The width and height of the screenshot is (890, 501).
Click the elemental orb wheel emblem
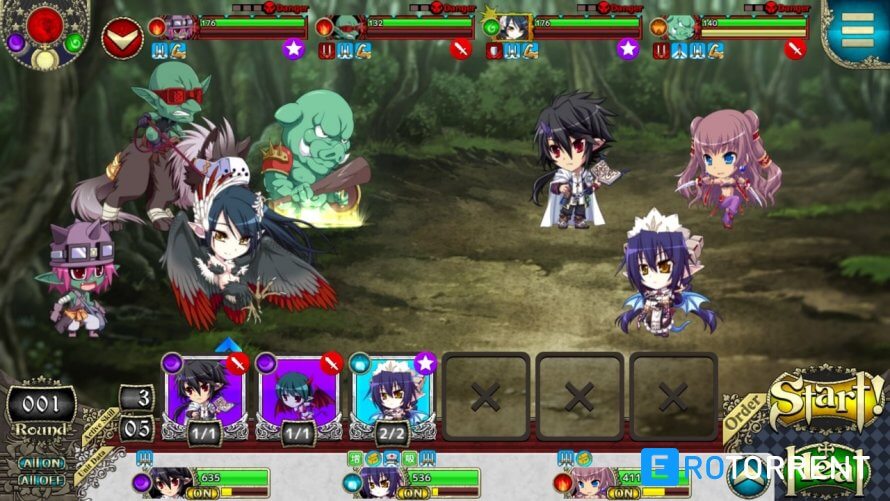coord(45,32)
